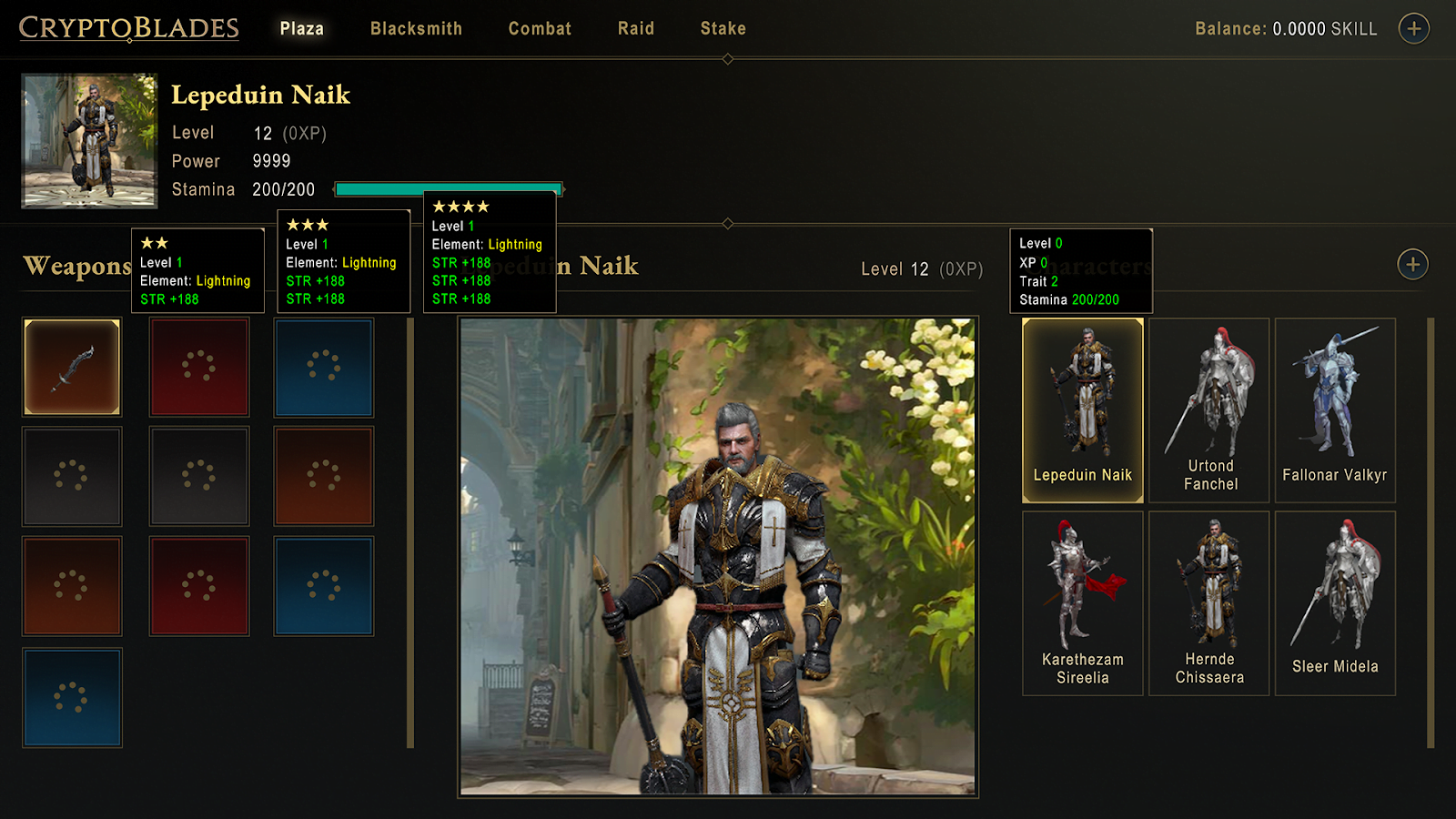The height and width of the screenshot is (819, 1456).
Task: Add a new character with the plus button
Action: click(1412, 265)
